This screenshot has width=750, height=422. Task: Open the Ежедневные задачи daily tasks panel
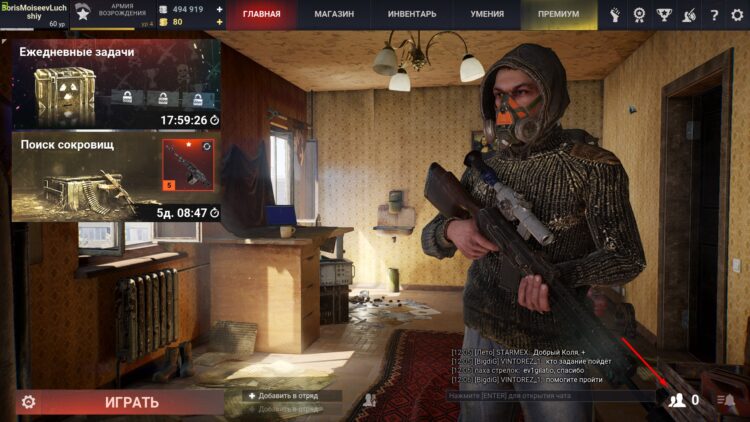click(116, 85)
